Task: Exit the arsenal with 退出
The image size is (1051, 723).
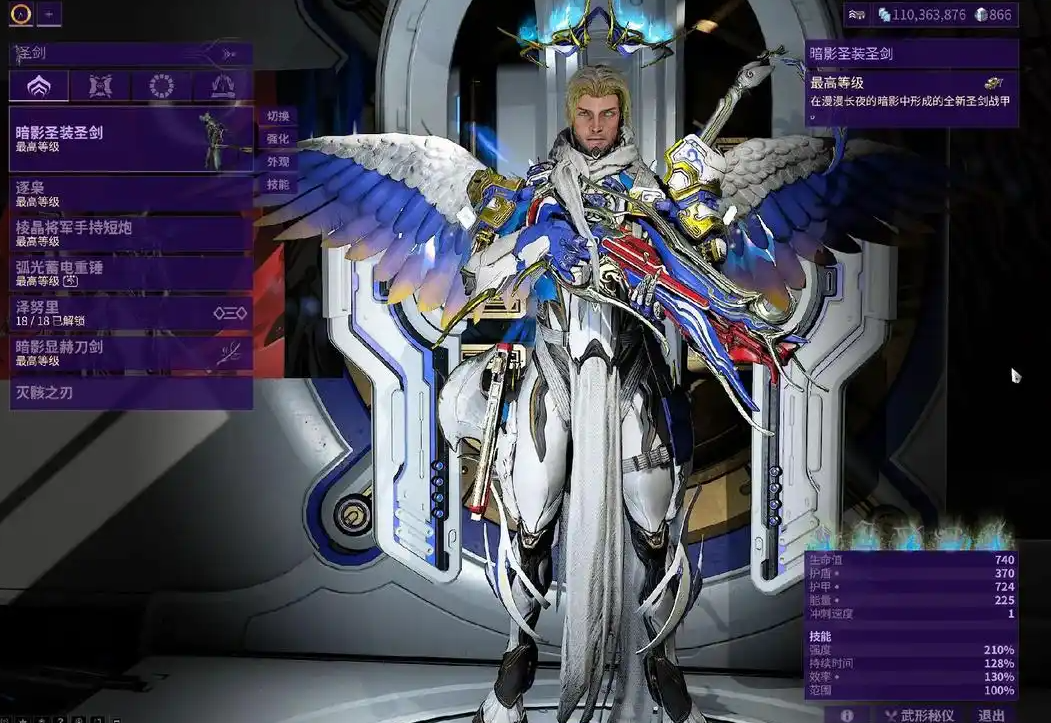Action: coord(992,715)
